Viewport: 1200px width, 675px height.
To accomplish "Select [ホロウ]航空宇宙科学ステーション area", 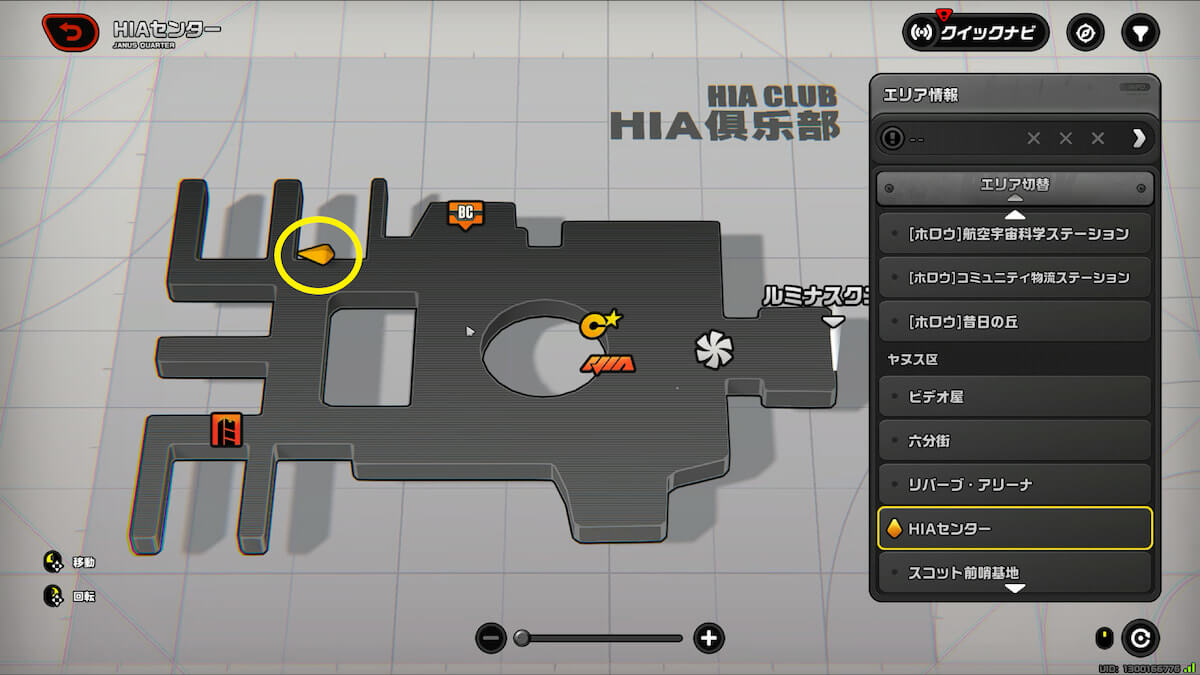I will point(1015,234).
